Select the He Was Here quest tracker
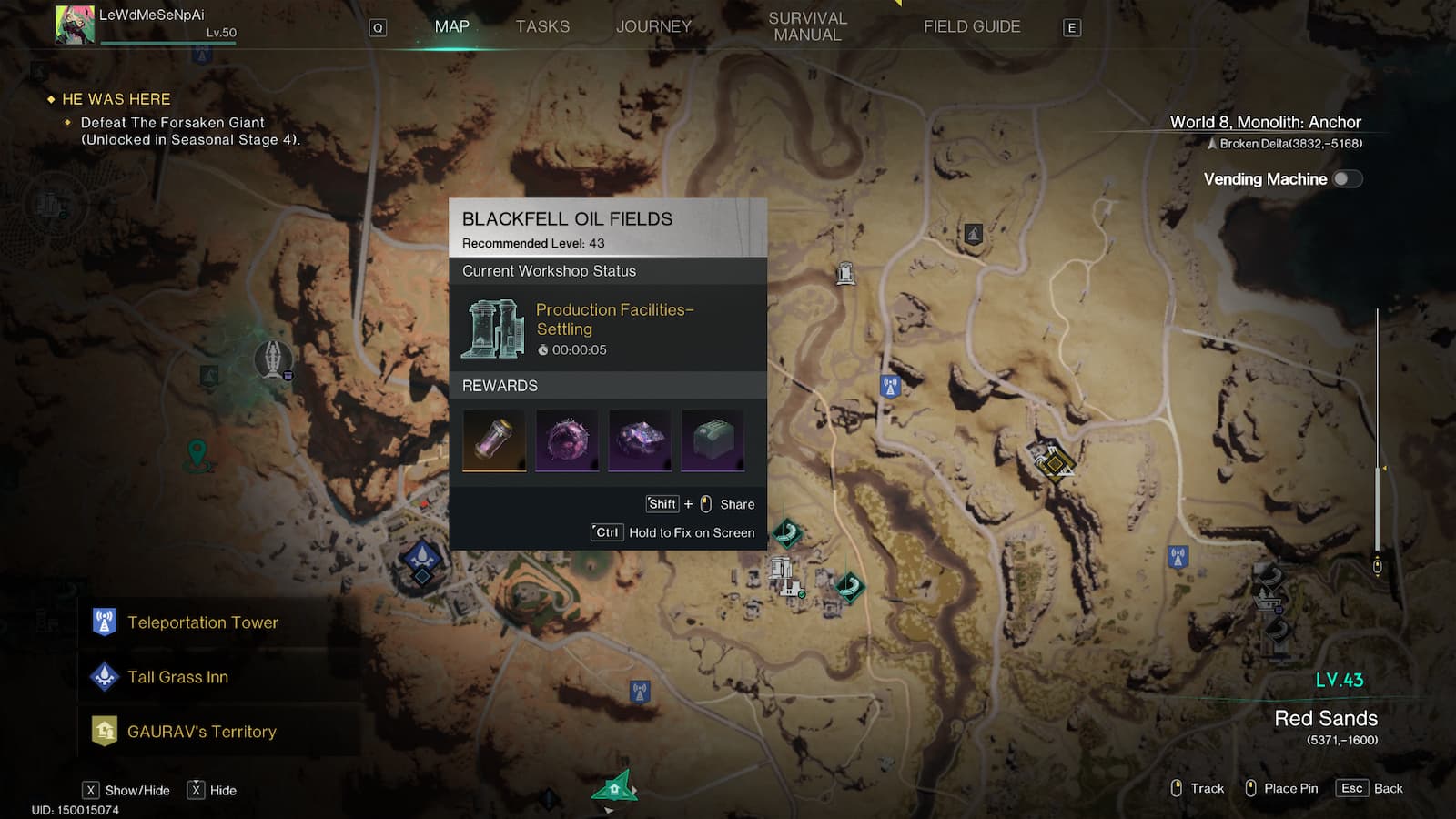Screen dimensions: 1456x819 pos(116,99)
